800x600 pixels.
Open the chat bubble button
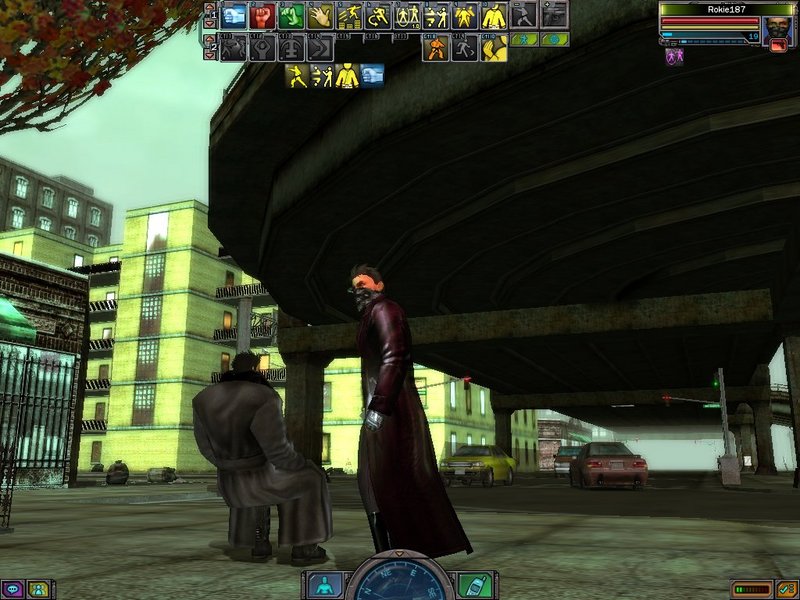pos(13,590)
